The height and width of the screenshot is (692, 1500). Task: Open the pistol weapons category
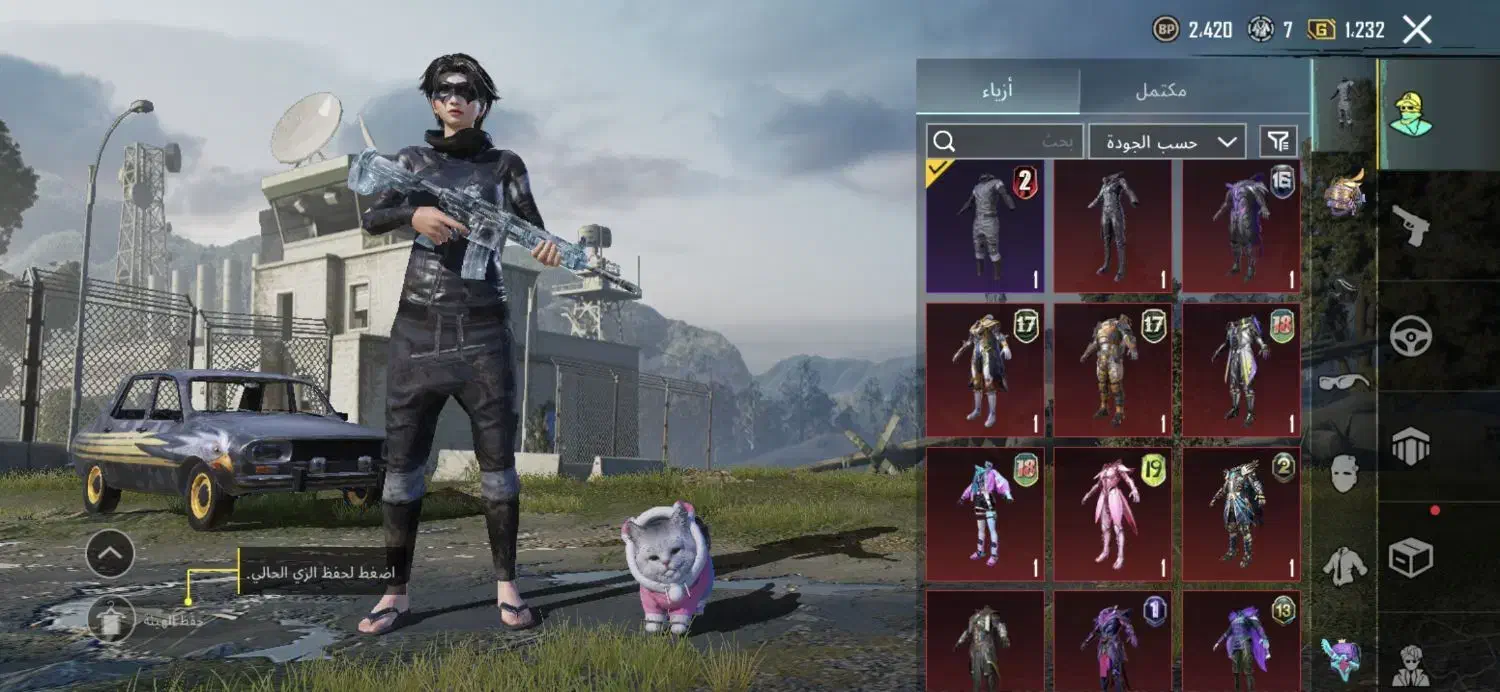point(1410,226)
